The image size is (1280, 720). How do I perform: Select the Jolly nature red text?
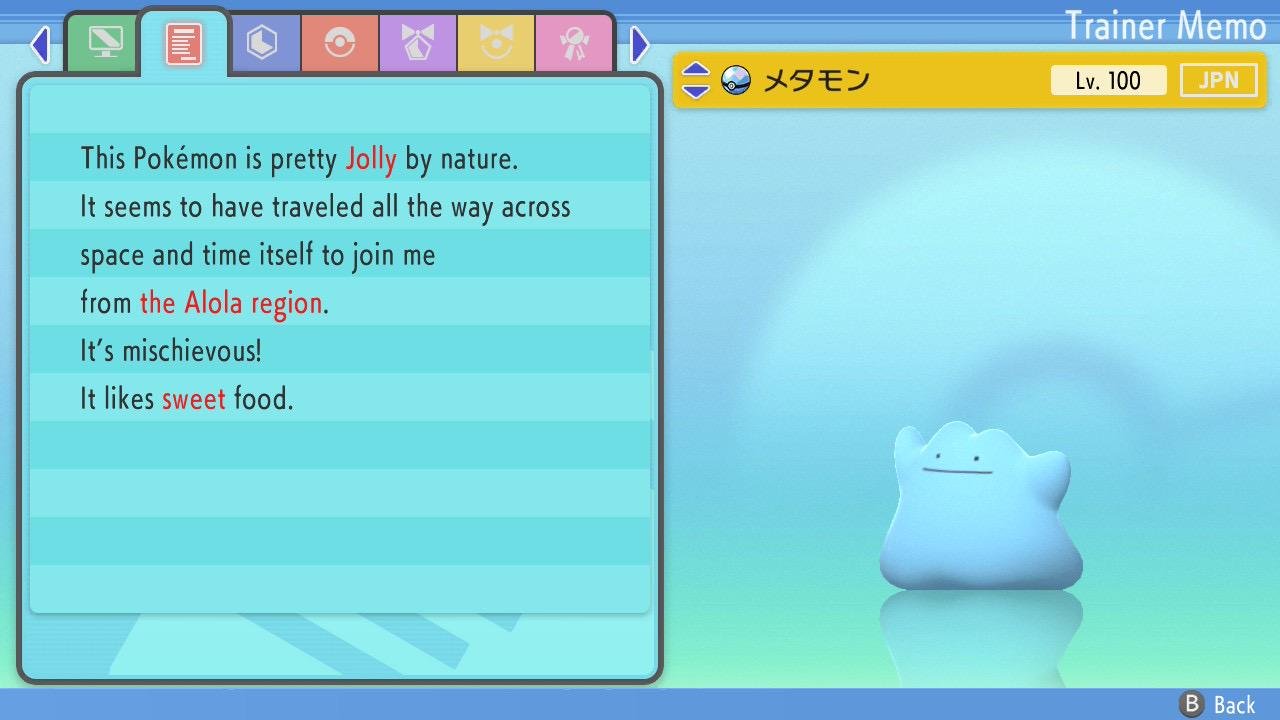371,158
